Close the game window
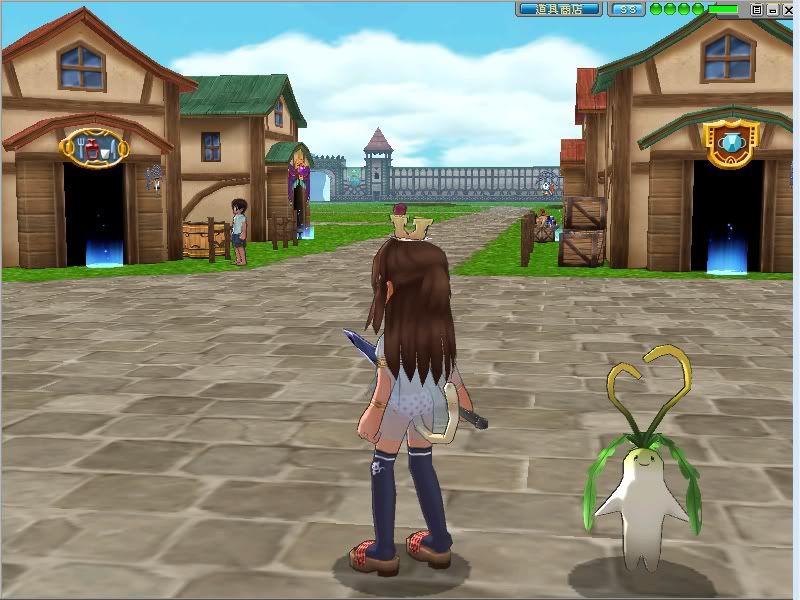 (787, 9)
